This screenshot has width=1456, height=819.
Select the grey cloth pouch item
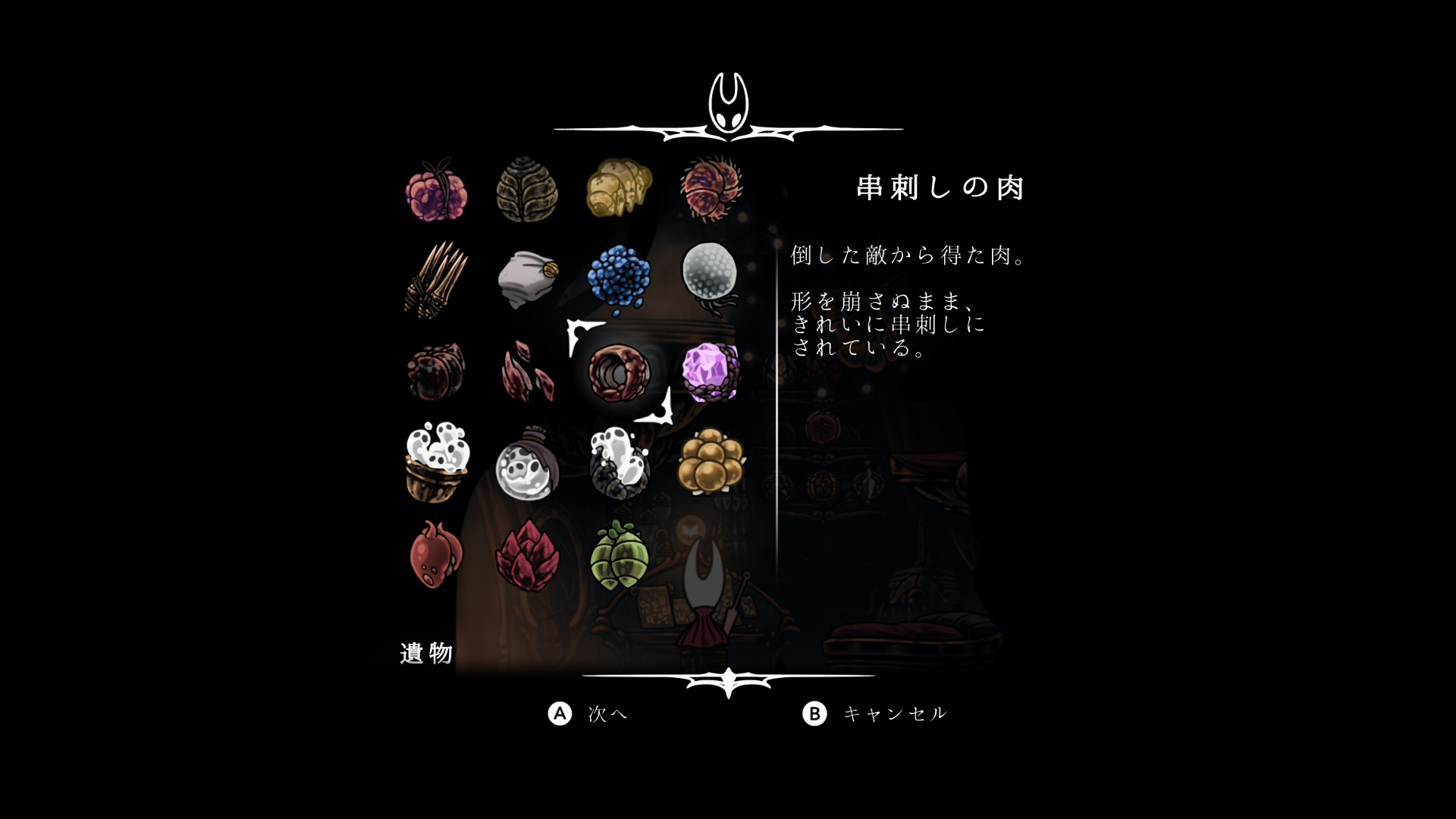(x=528, y=280)
